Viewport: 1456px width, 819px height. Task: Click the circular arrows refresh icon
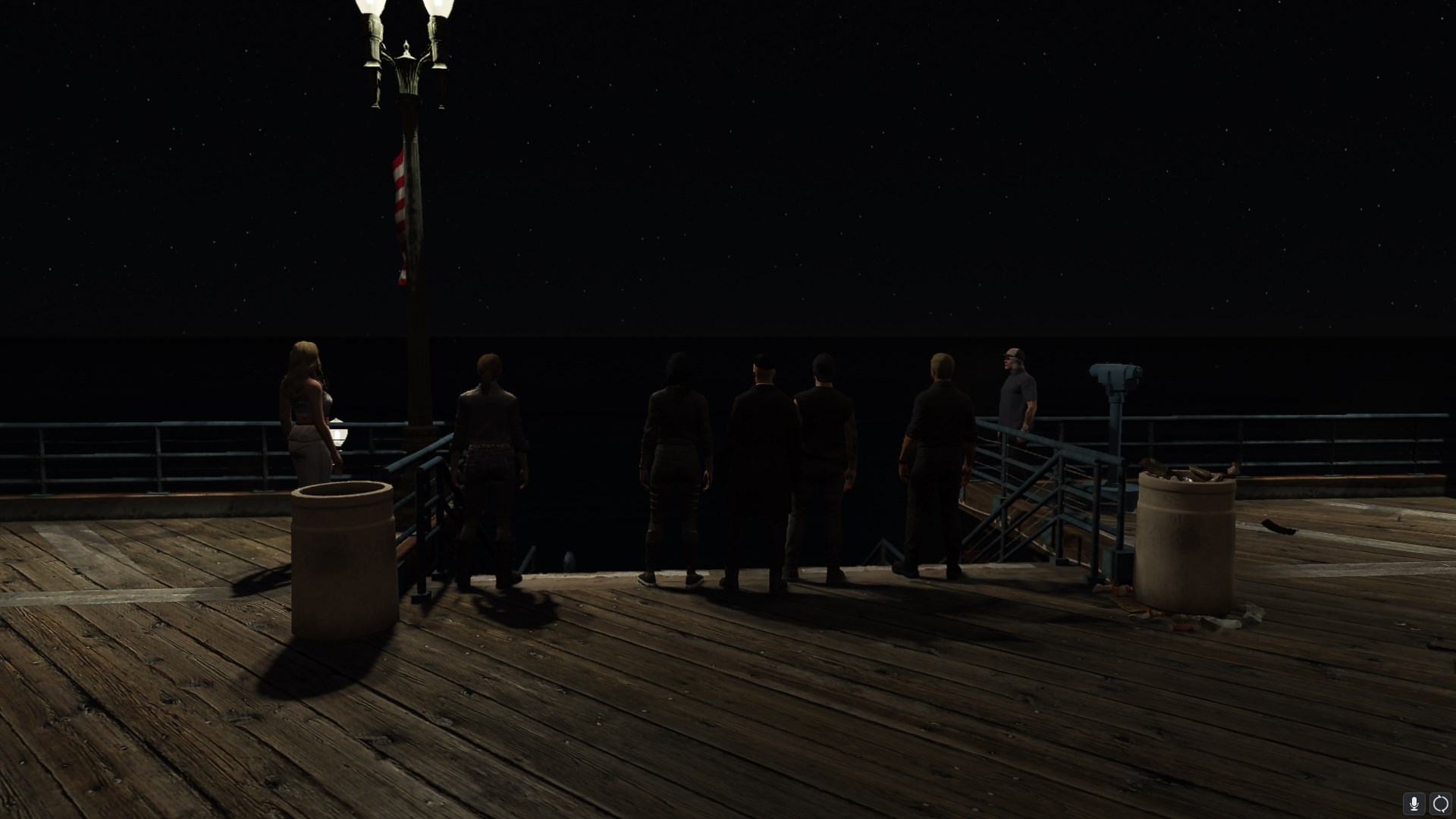pyautogui.click(x=1440, y=803)
